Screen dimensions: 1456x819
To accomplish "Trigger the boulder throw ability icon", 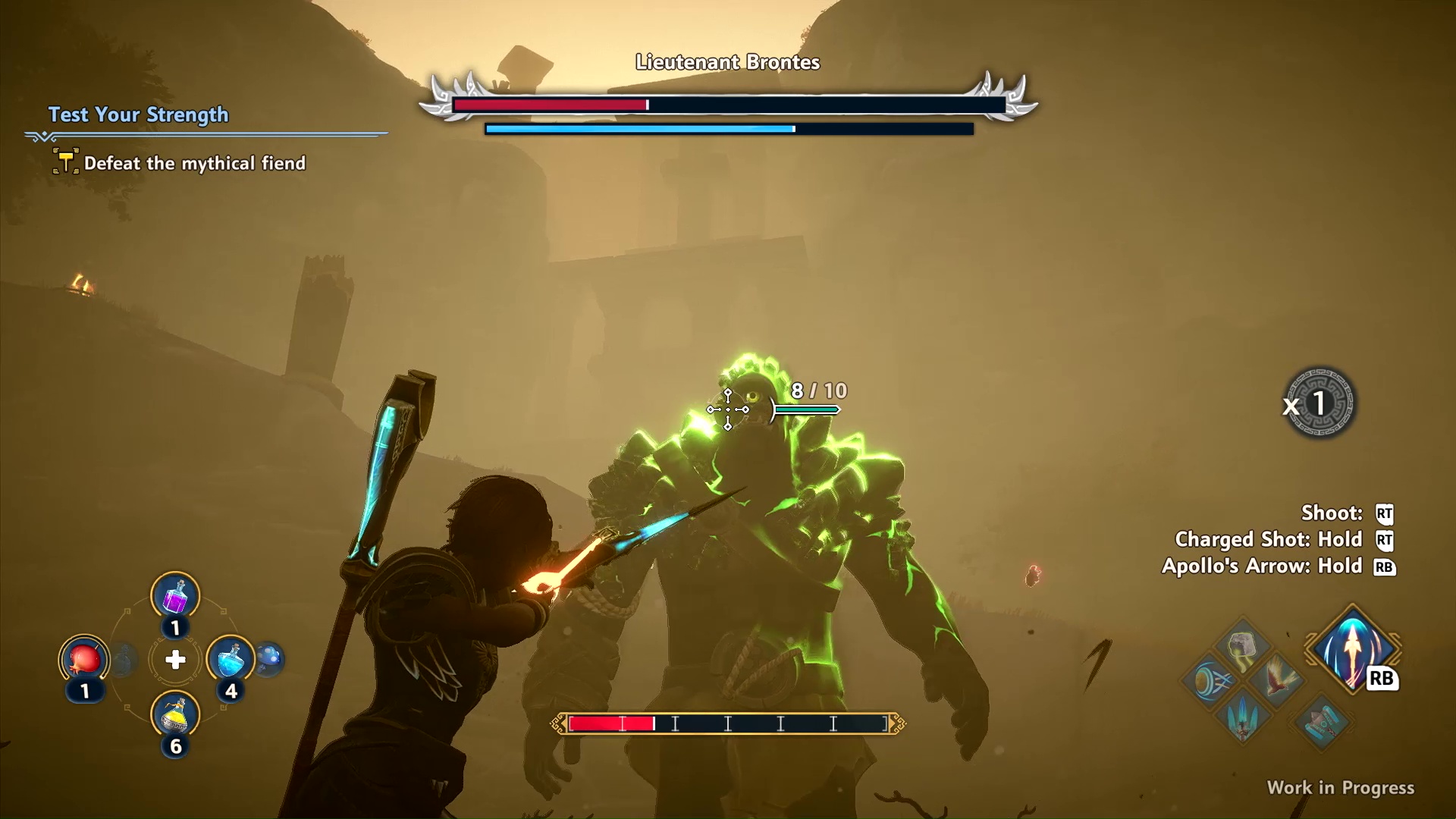I will tap(1241, 648).
